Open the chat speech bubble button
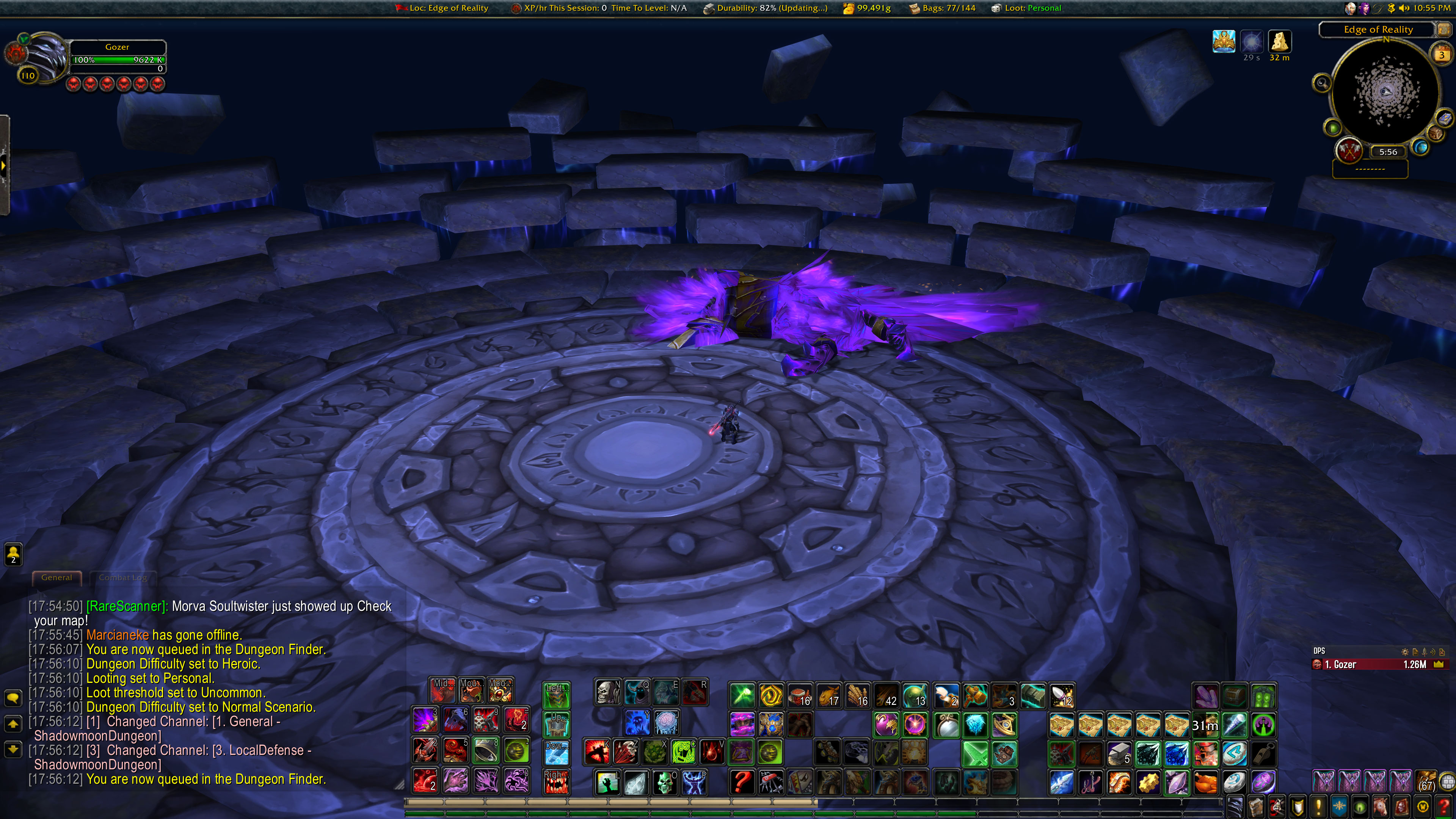This screenshot has height=819, width=1456. tap(13, 698)
